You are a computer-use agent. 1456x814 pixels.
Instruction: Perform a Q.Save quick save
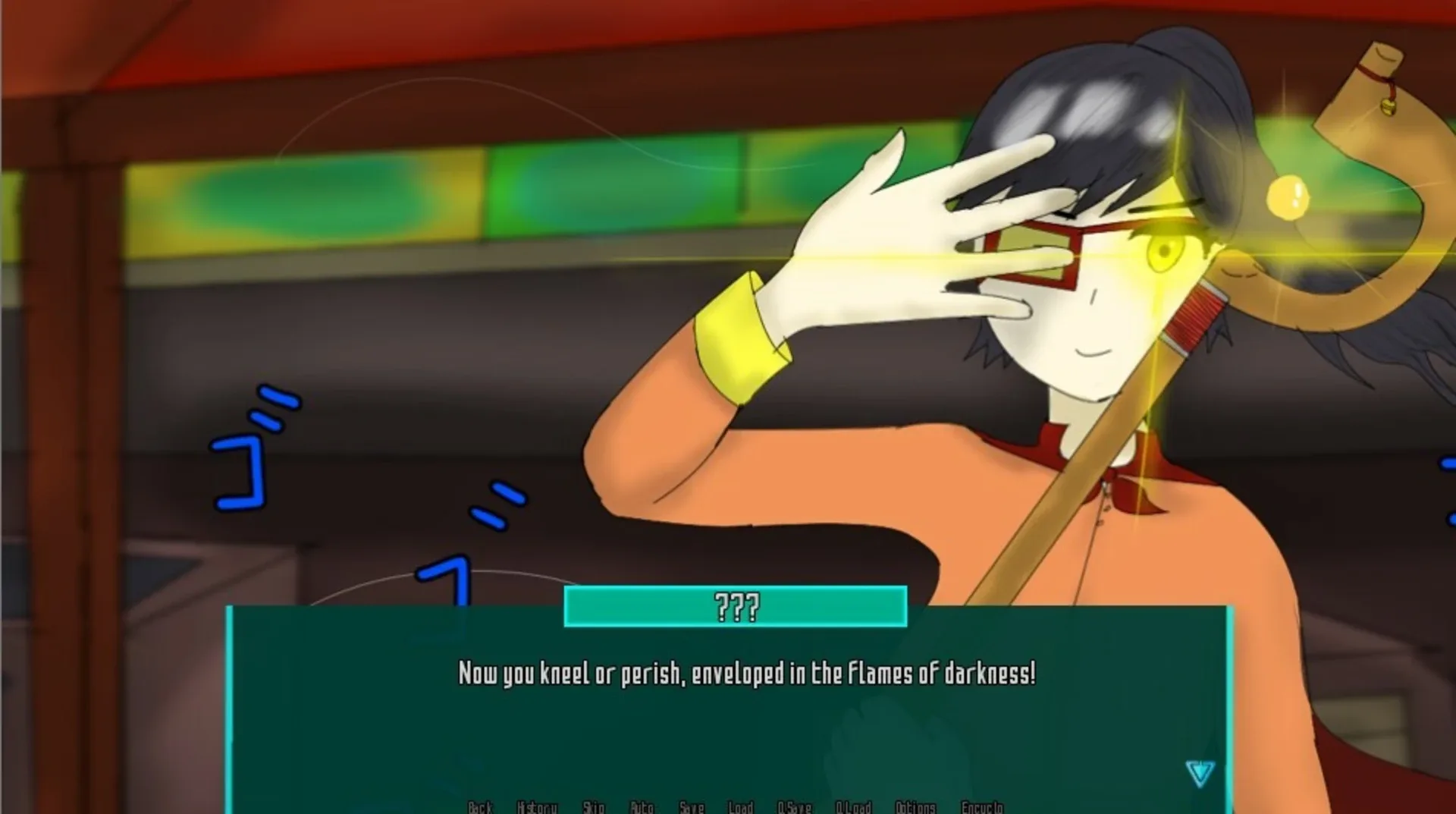coord(793,808)
